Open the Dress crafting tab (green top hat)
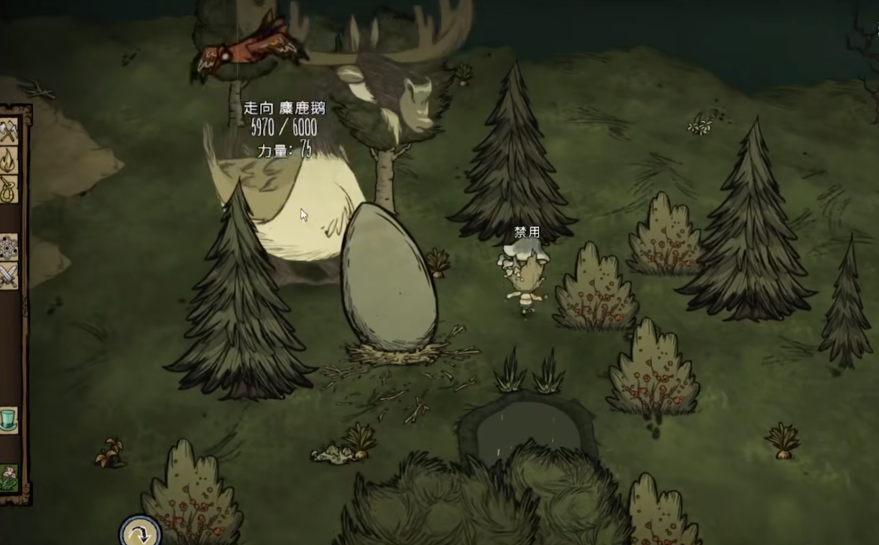879x545 pixels. click(9, 418)
